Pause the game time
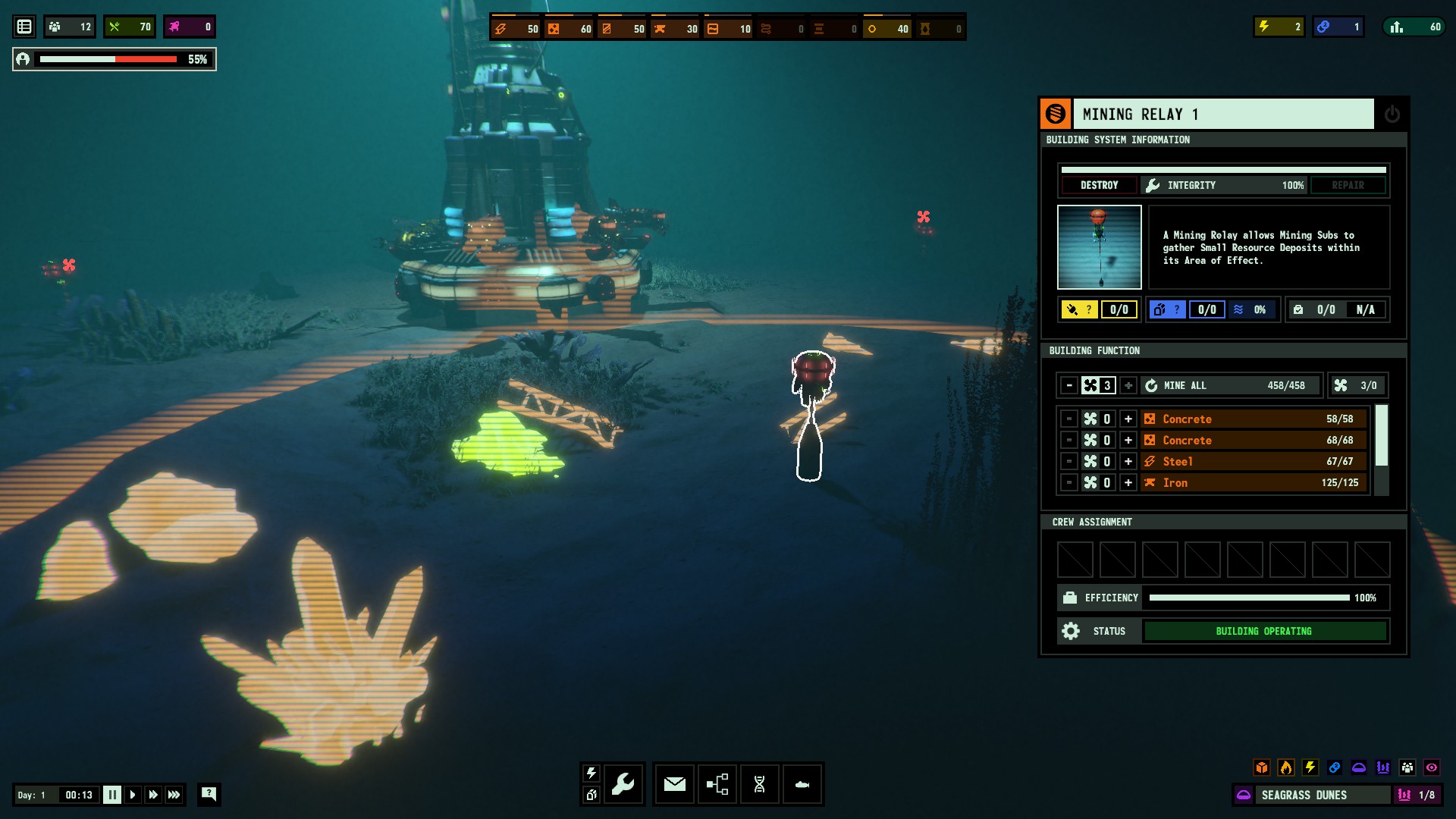The image size is (1456, 819). click(111, 795)
